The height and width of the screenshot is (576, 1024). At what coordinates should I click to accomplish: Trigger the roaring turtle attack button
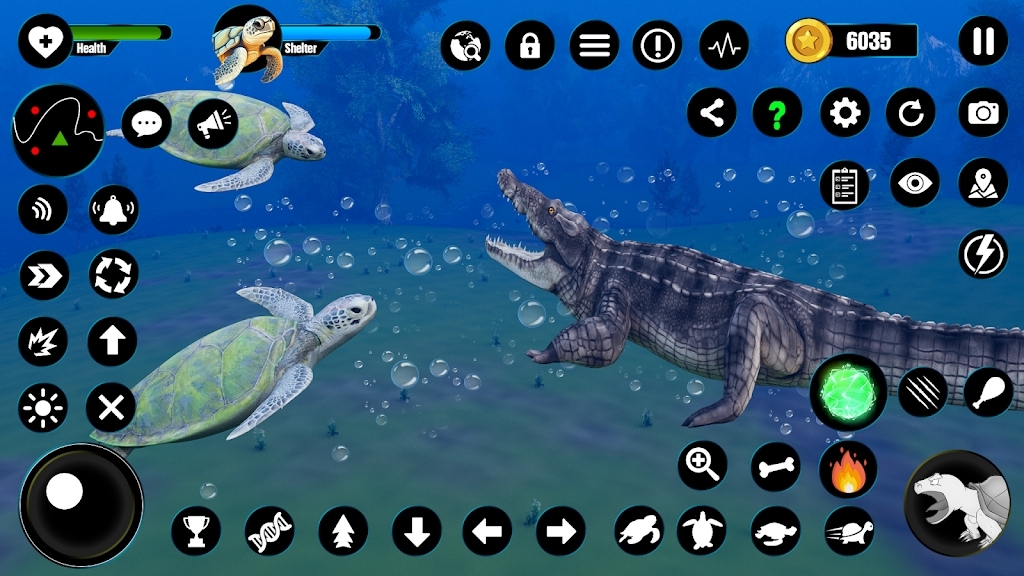tap(957, 503)
